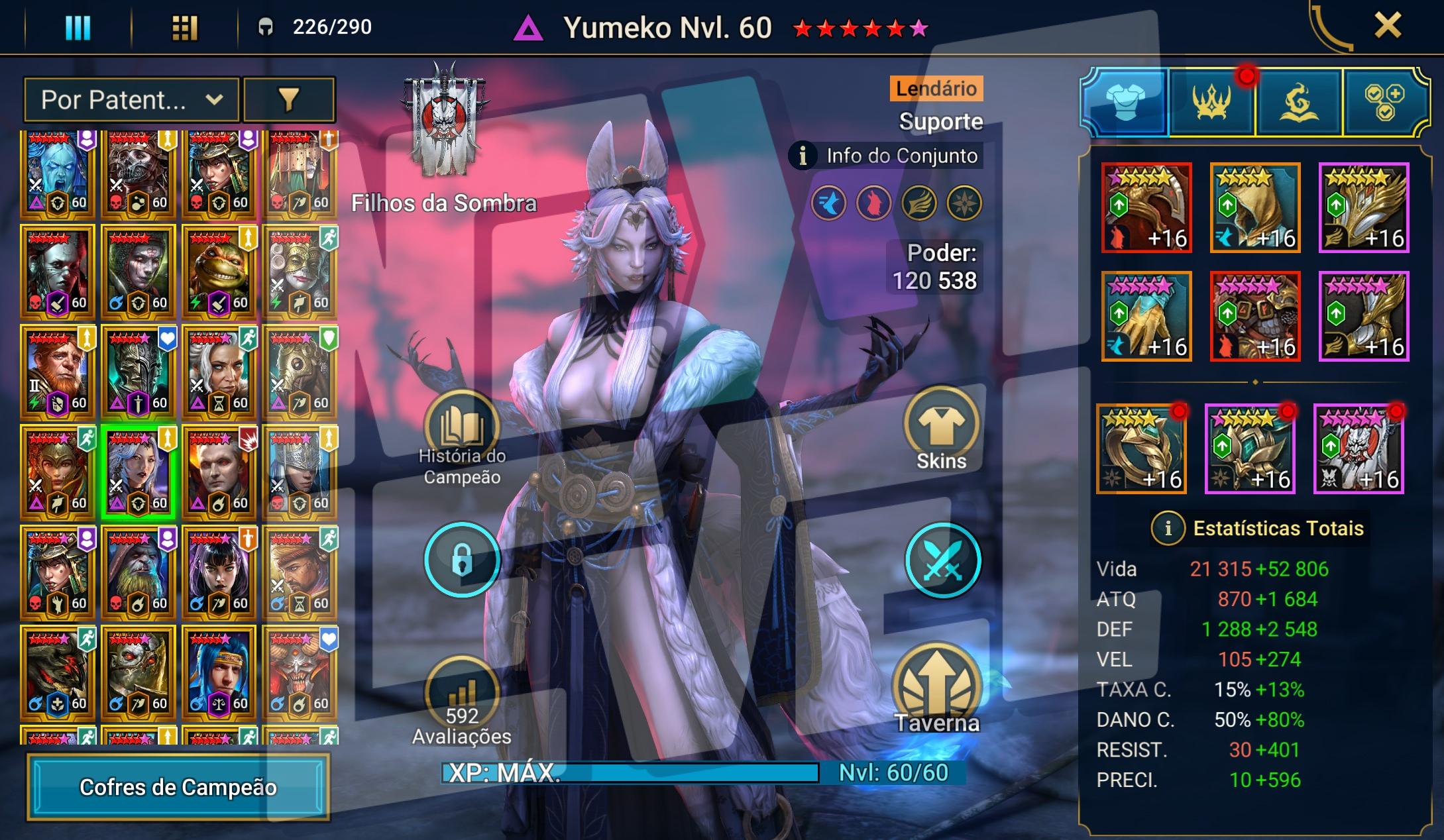
Task: Select the equipped gold helmet artifact
Action: coord(1146,207)
